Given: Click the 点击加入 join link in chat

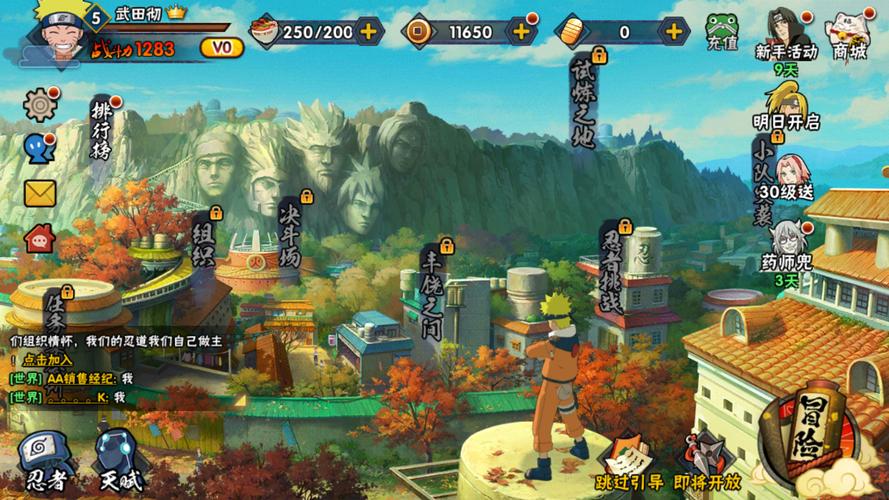Looking at the screenshot, I should pos(48,360).
